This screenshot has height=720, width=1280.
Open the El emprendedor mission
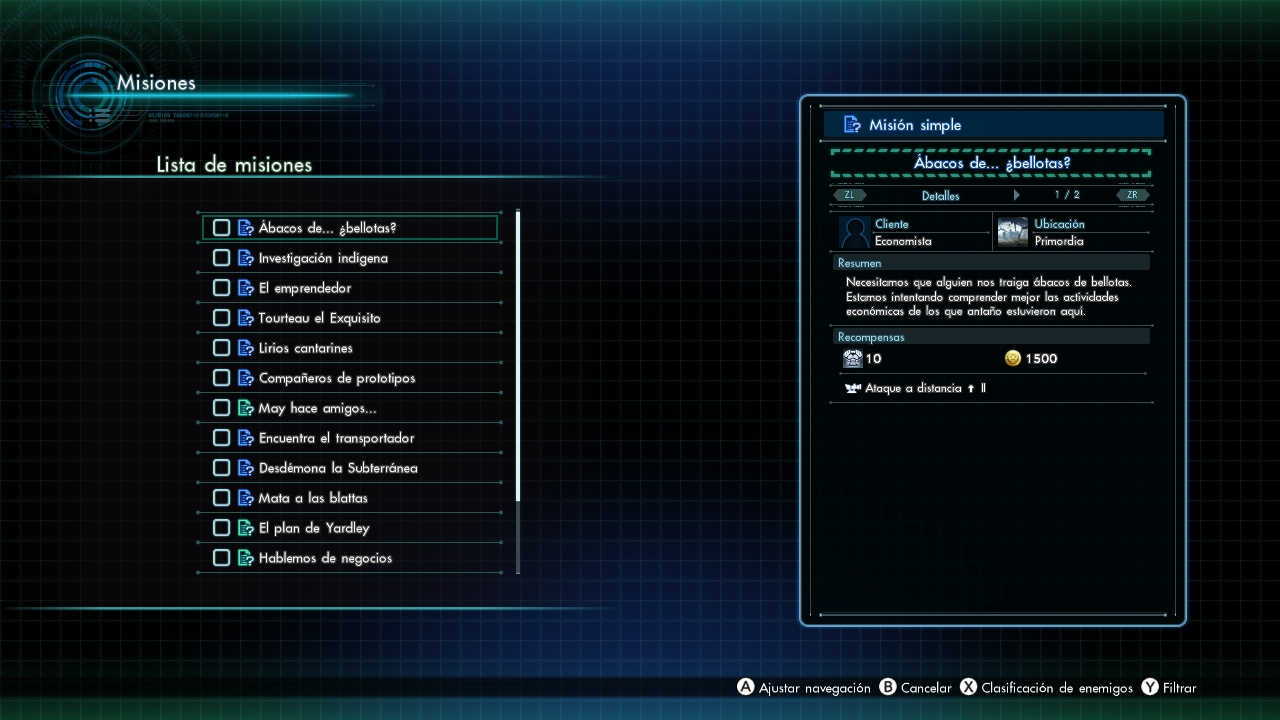point(305,288)
